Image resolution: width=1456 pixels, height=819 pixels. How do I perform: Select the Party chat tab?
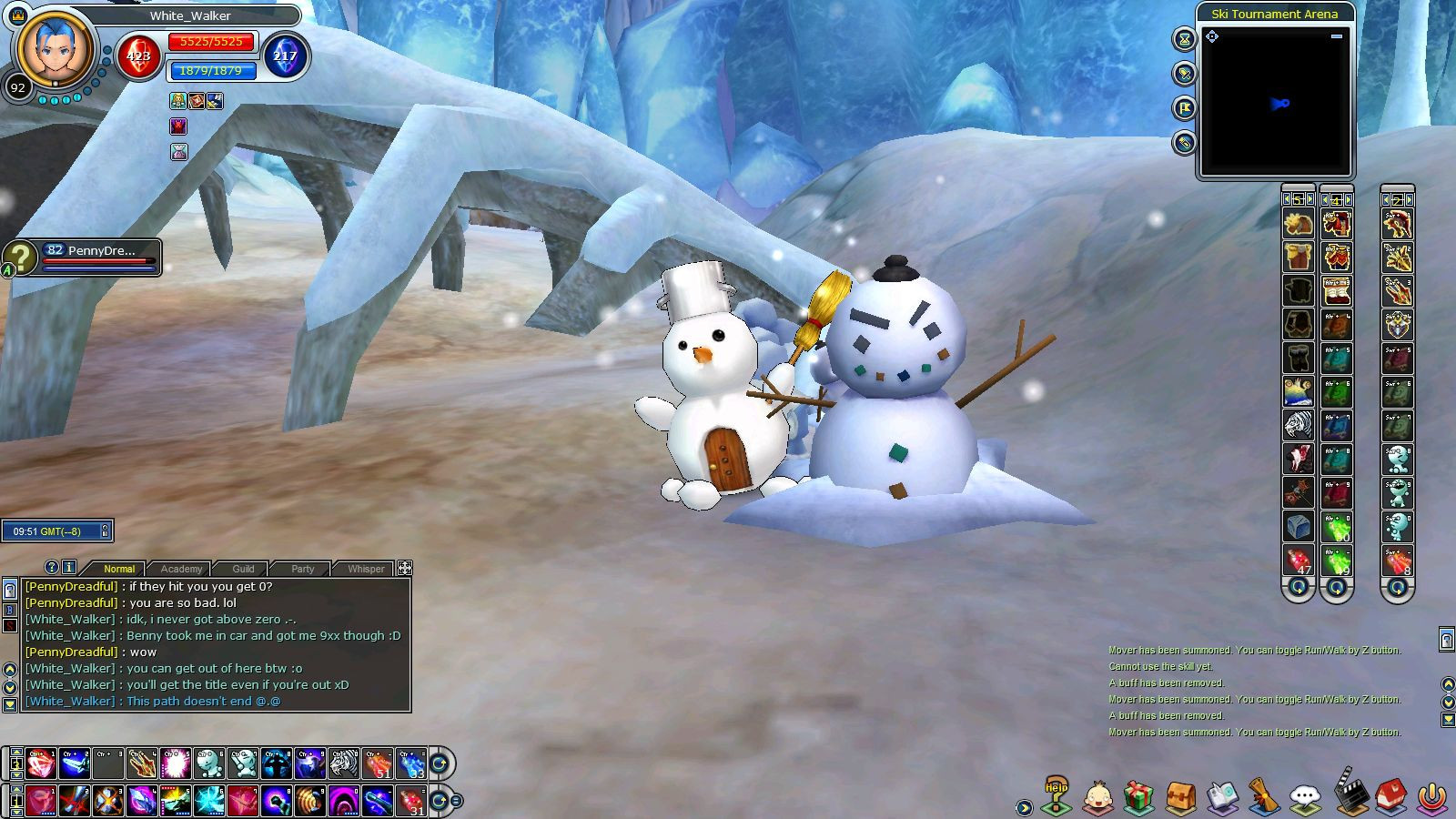[x=303, y=569]
